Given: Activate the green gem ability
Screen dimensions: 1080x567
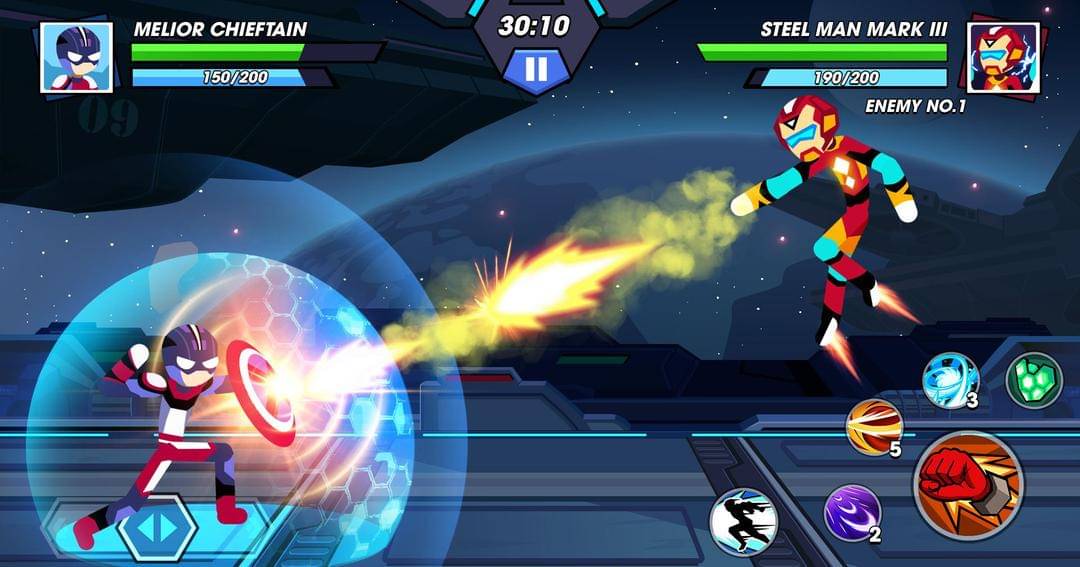Looking at the screenshot, I should click(1033, 380).
